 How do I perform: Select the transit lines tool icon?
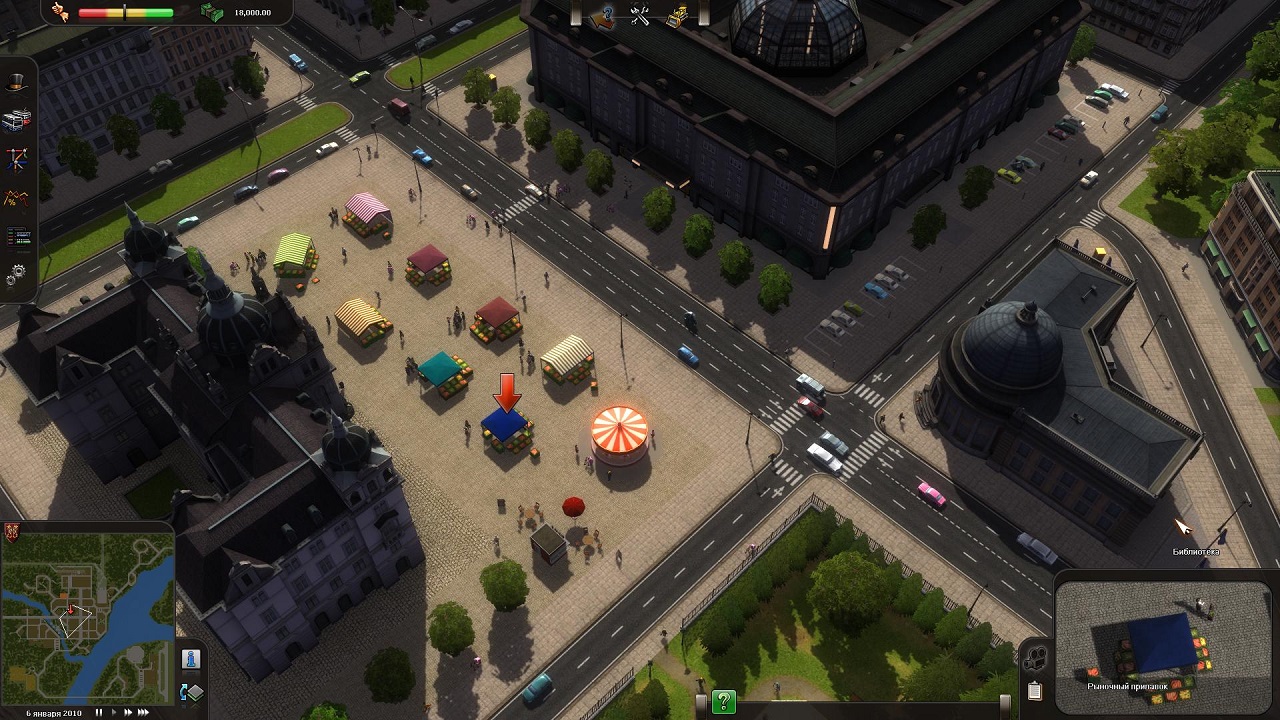17,158
